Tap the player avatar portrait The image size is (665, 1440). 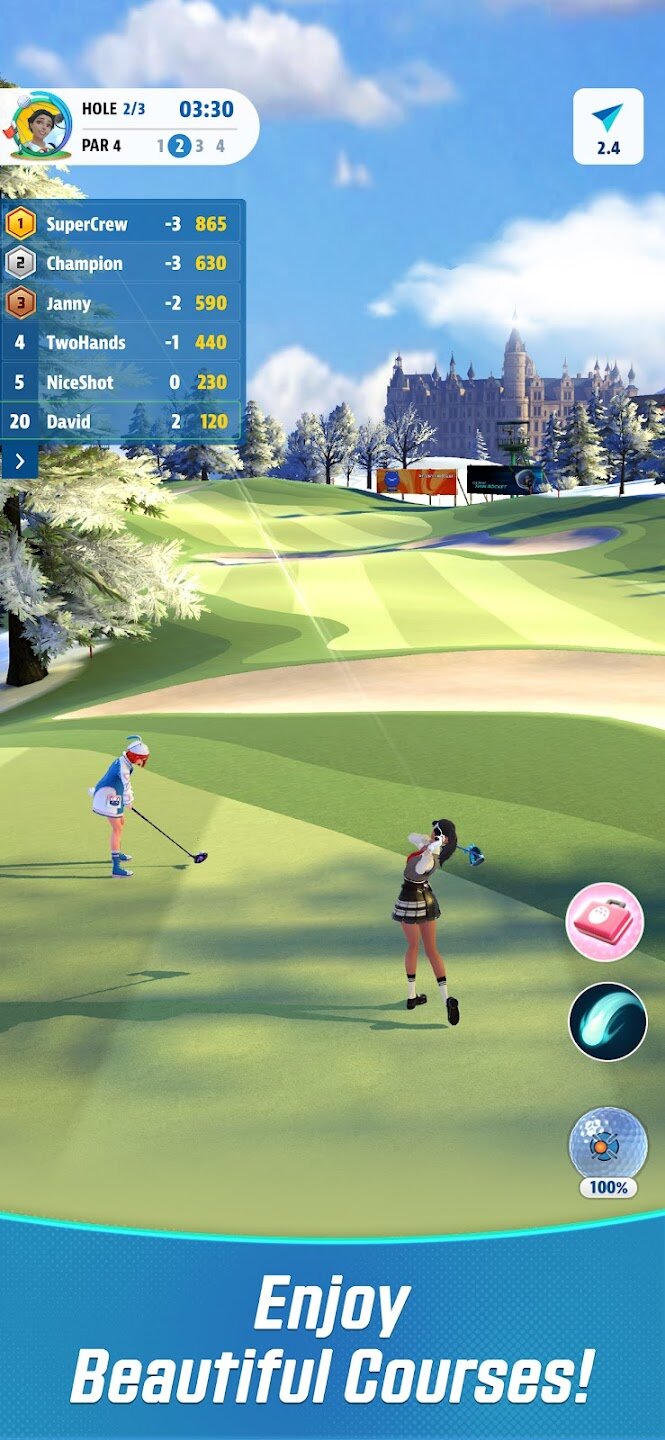36,126
